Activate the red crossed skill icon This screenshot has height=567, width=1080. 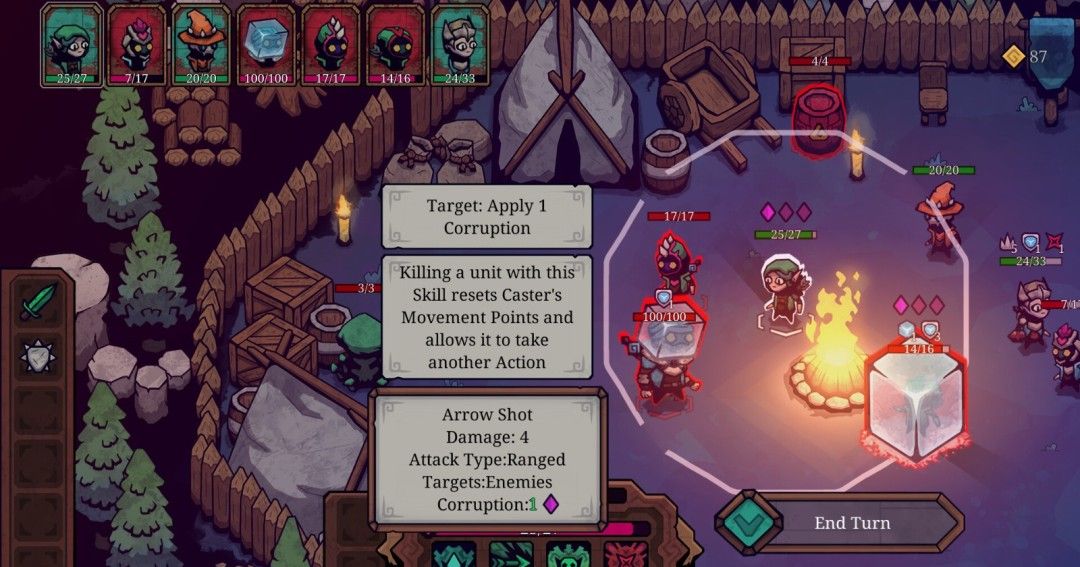point(625,555)
